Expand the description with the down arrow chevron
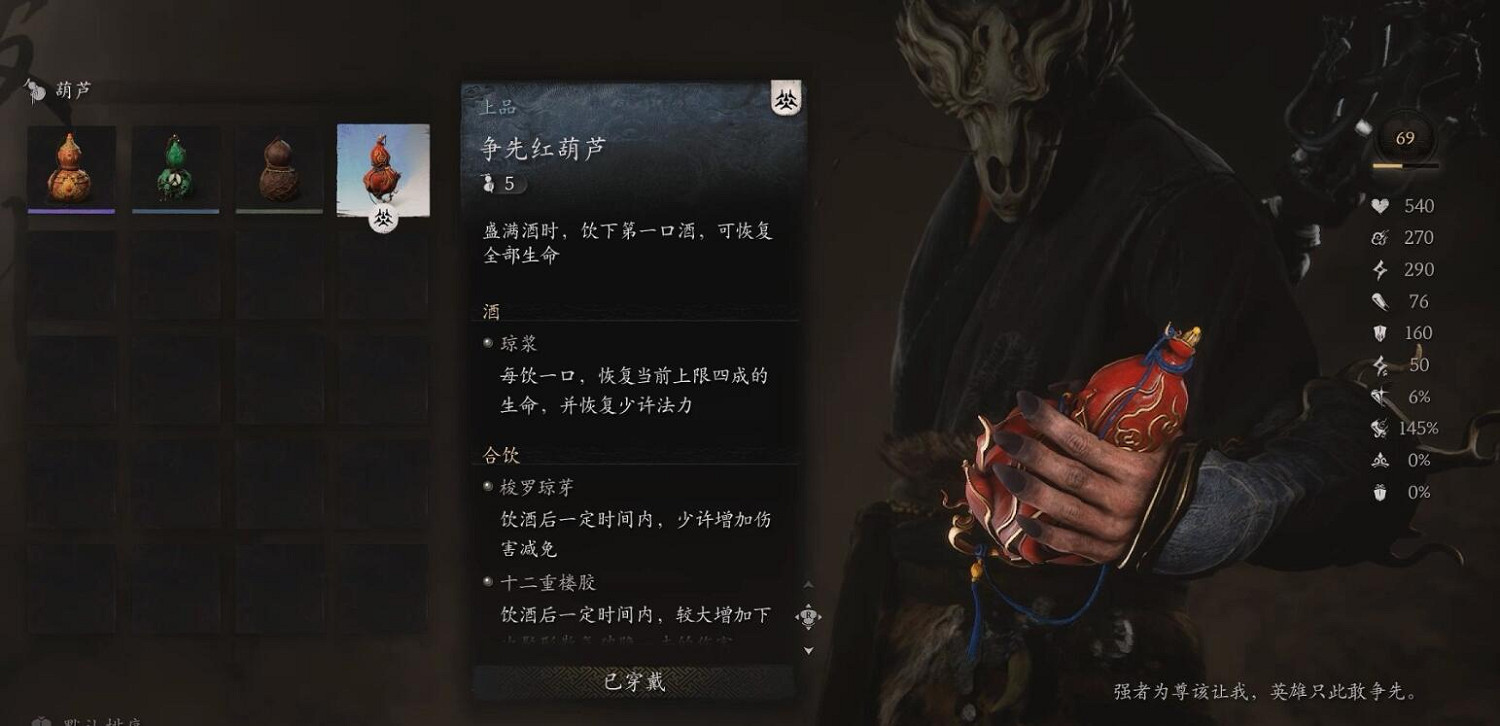 click(808, 650)
